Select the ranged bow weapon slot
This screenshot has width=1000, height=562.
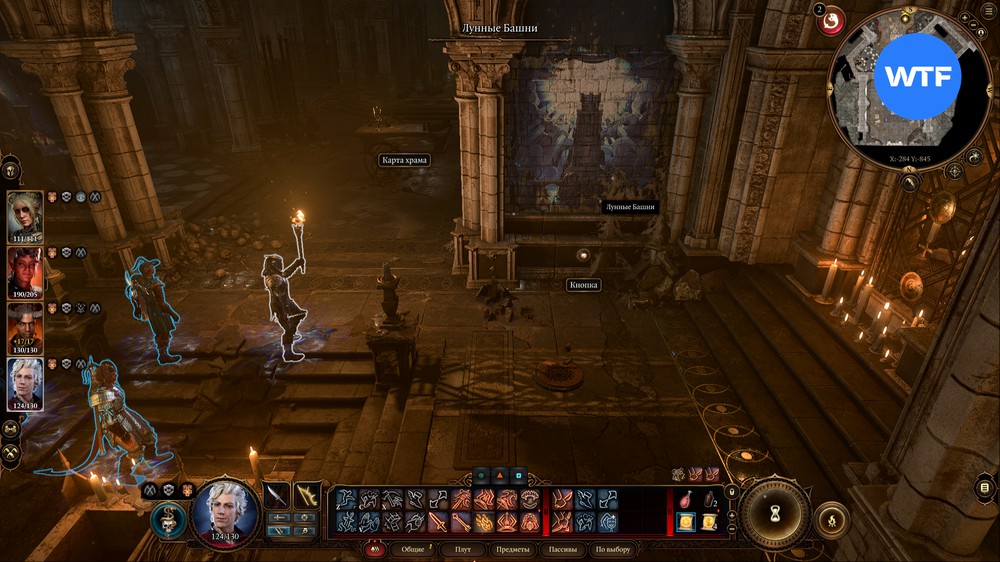pyautogui.click(x=308, y=494)
